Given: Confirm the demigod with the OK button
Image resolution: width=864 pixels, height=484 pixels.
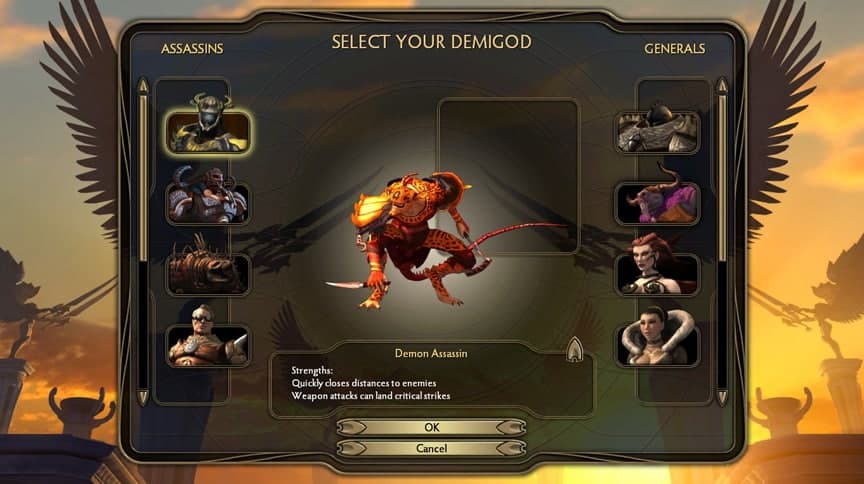Looking at the screenshot, I should [x=431, y=427].
